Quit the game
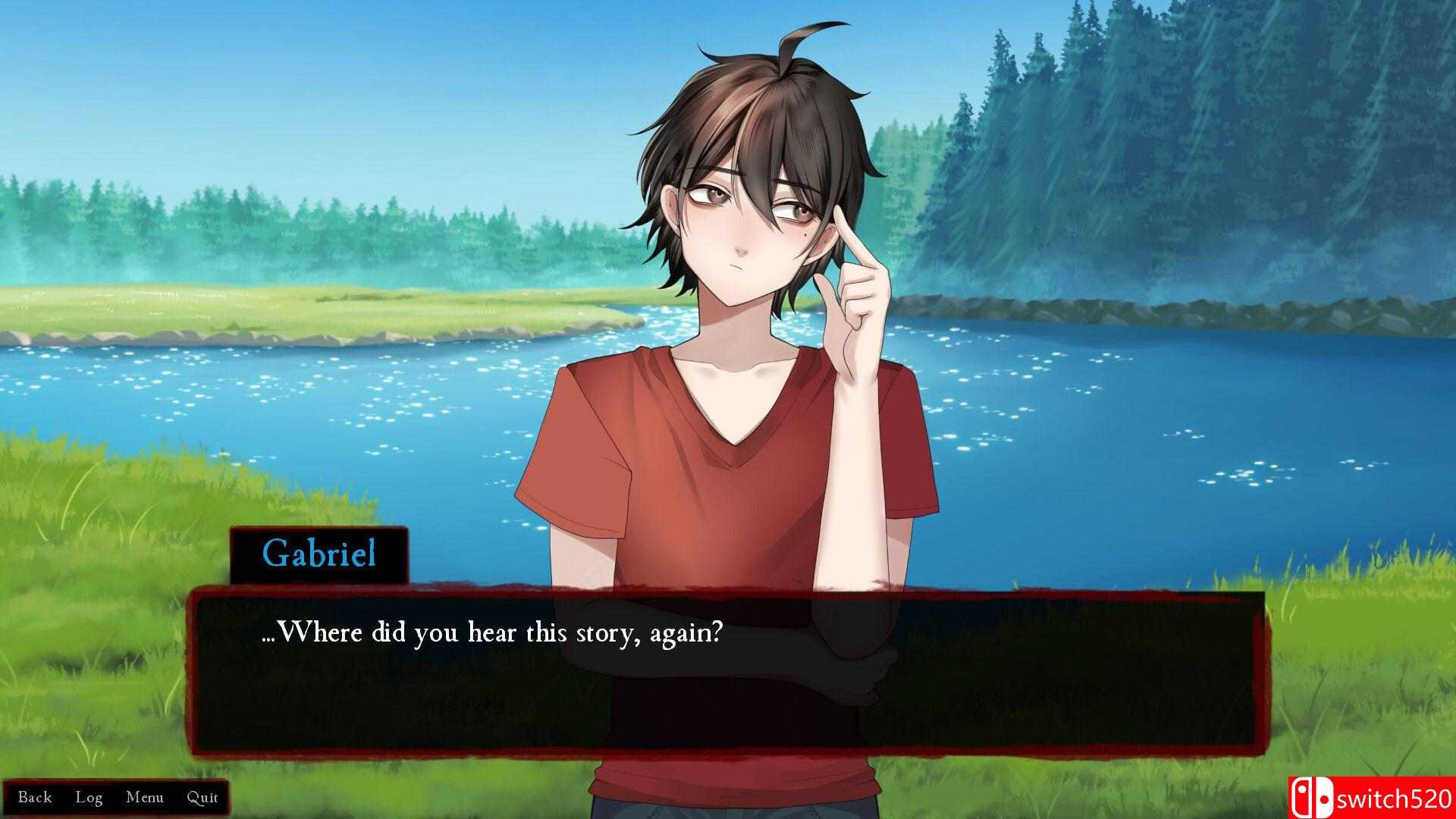The image size is (1456, 819). 202,797
